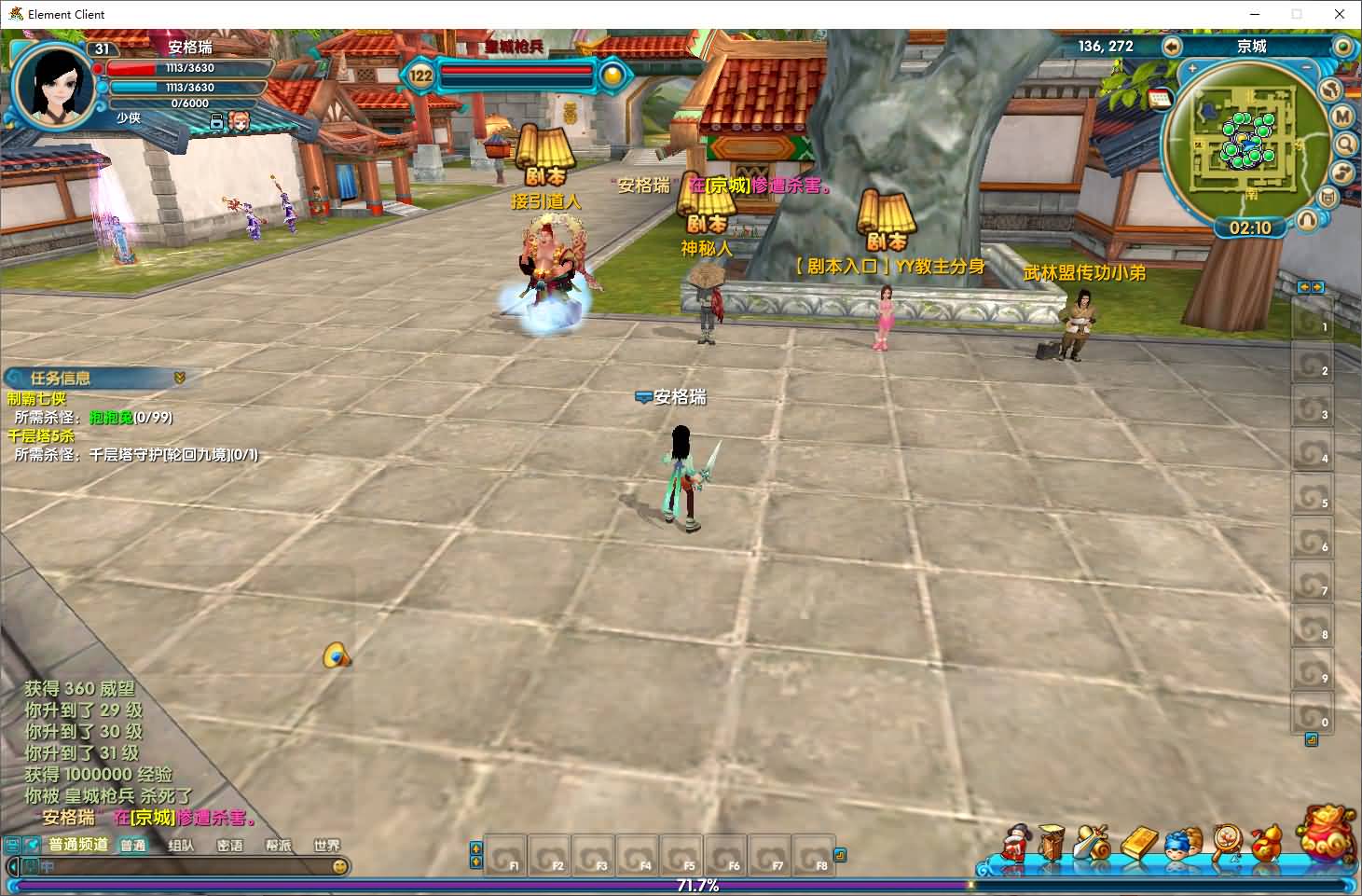Viewport: 1362px width, 896px height.
Task: Open the golden book icon
Action: (x=1138, y=843)
